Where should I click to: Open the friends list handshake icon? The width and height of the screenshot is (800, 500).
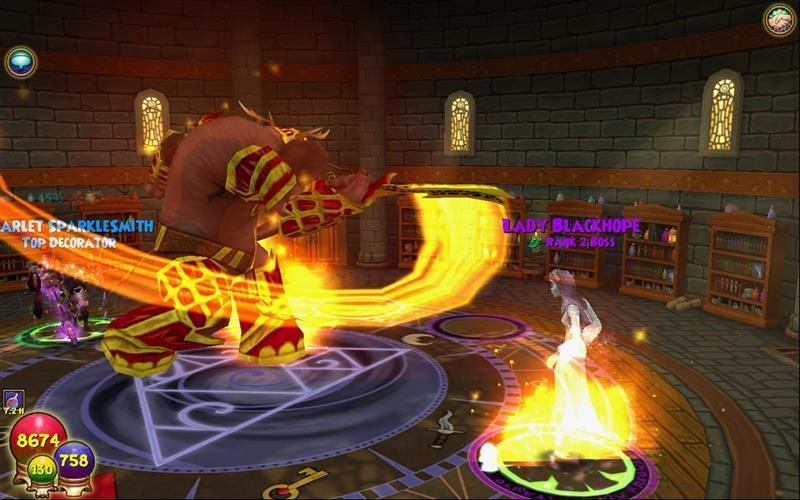click(x=779, y=20)
